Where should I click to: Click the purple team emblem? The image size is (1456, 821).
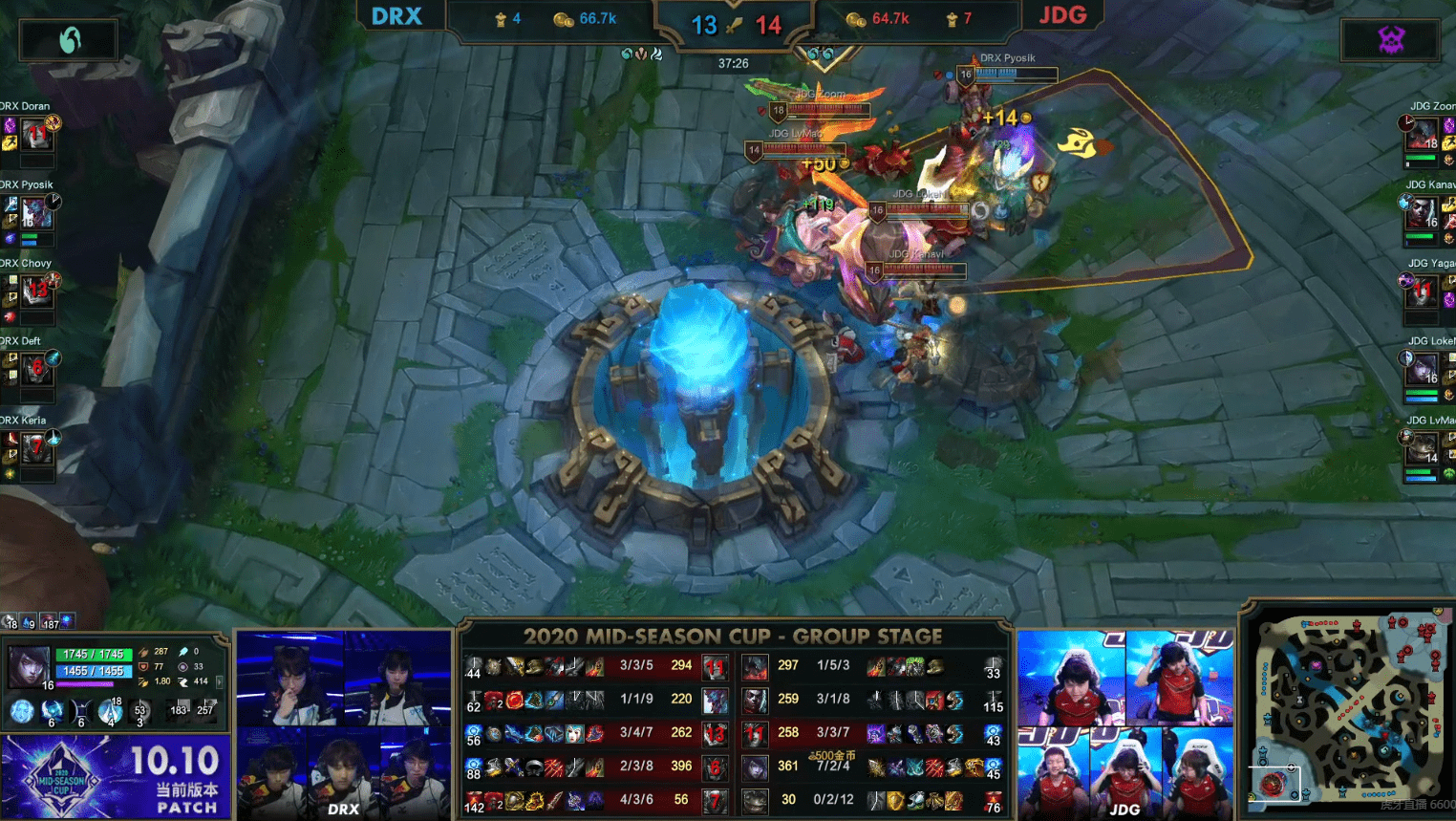click(1391, 40)
